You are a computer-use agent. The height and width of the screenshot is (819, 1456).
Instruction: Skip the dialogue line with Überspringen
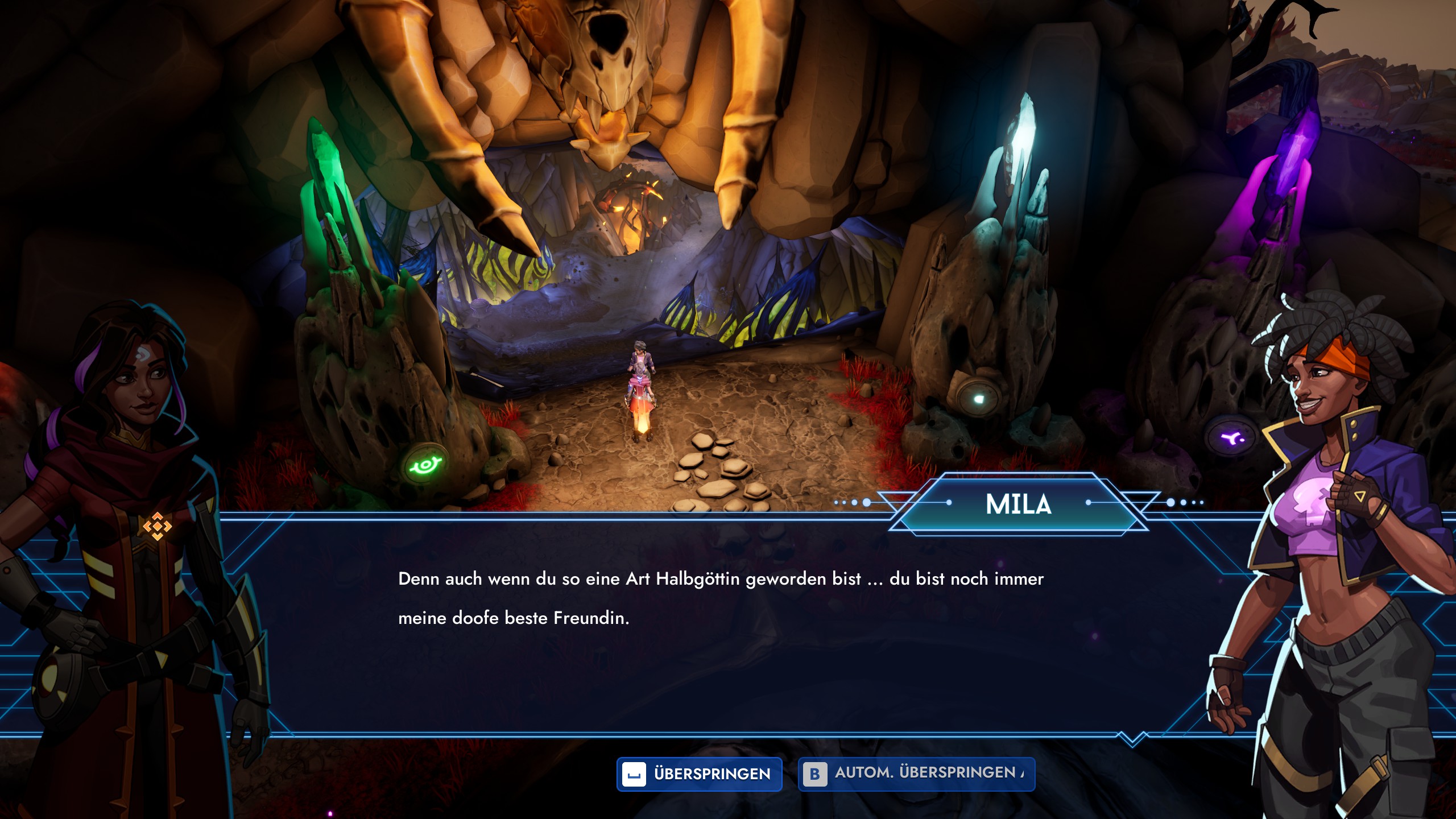coord(699,774)
